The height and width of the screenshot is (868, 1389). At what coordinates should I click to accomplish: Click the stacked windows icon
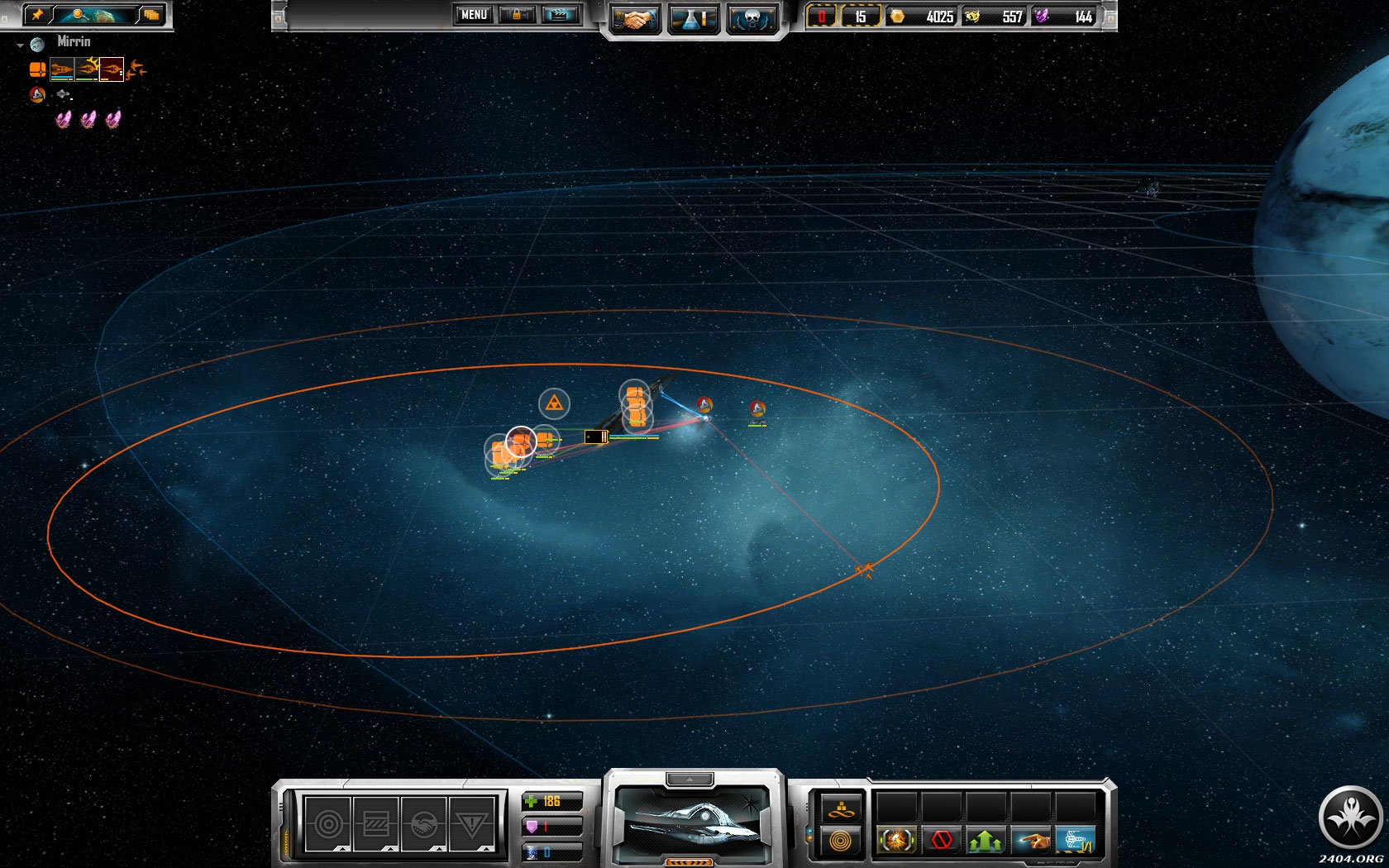click(150, 14)
